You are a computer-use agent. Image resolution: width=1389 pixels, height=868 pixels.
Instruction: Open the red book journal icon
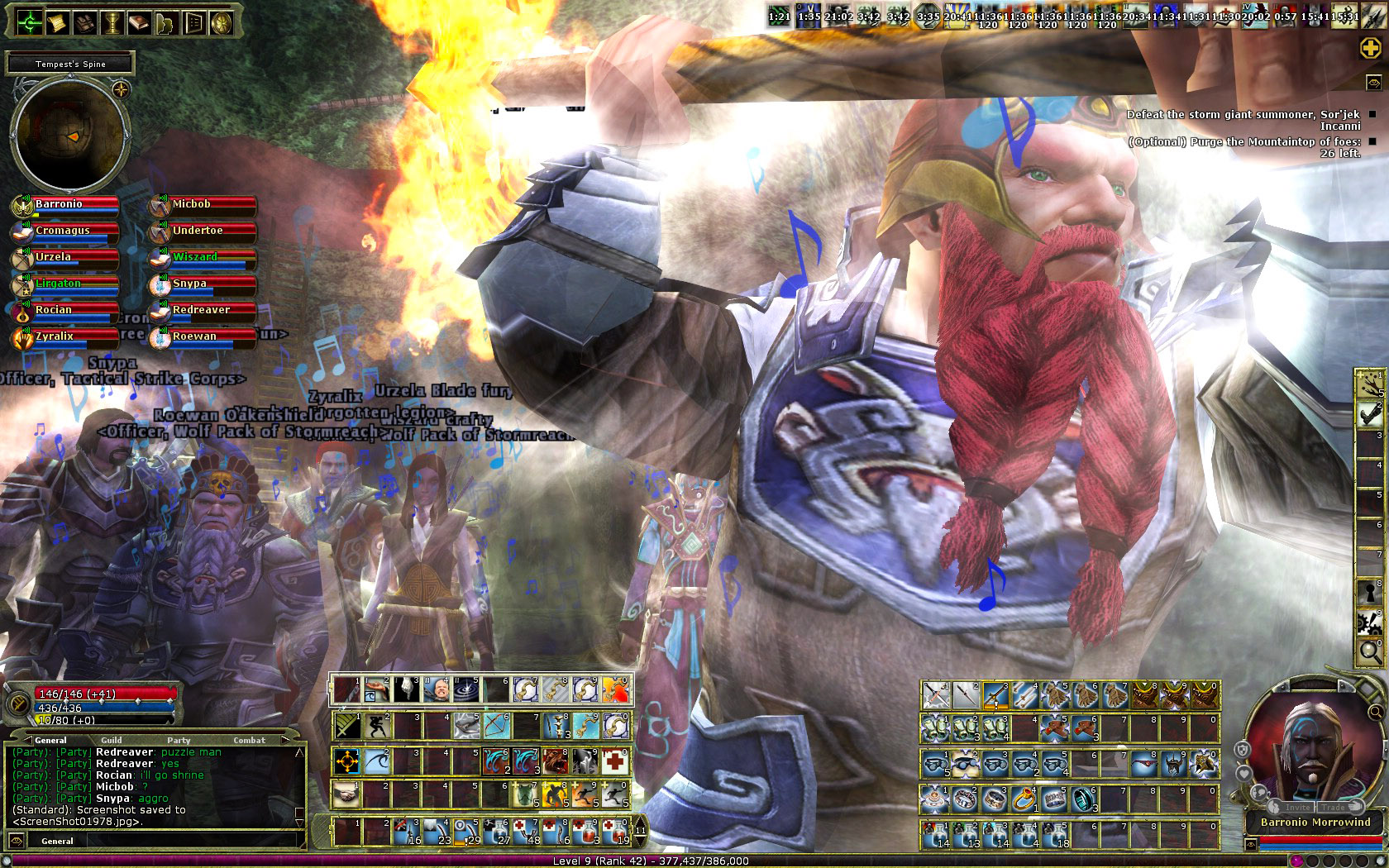139,22
